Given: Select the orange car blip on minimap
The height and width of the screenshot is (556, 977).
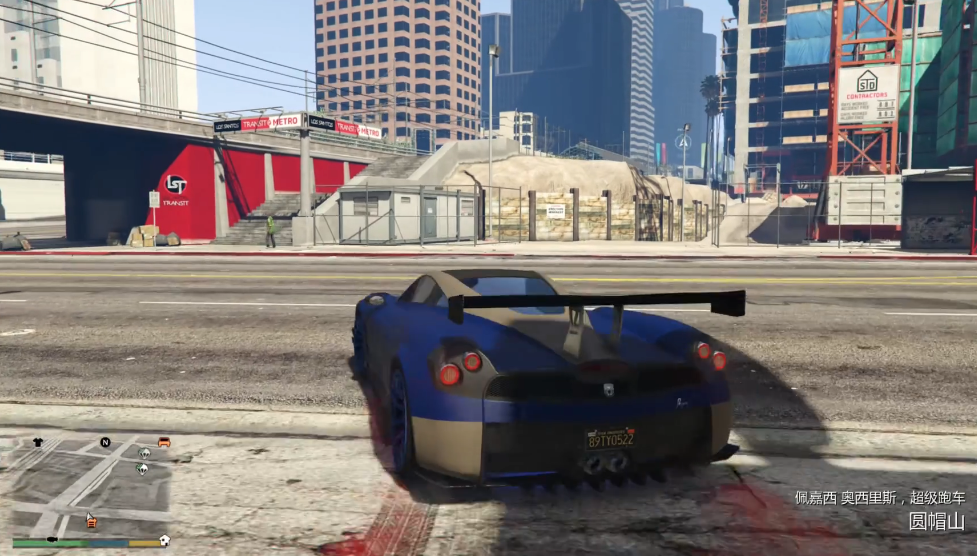Looking at the screenshot, I should click(164, 442).
